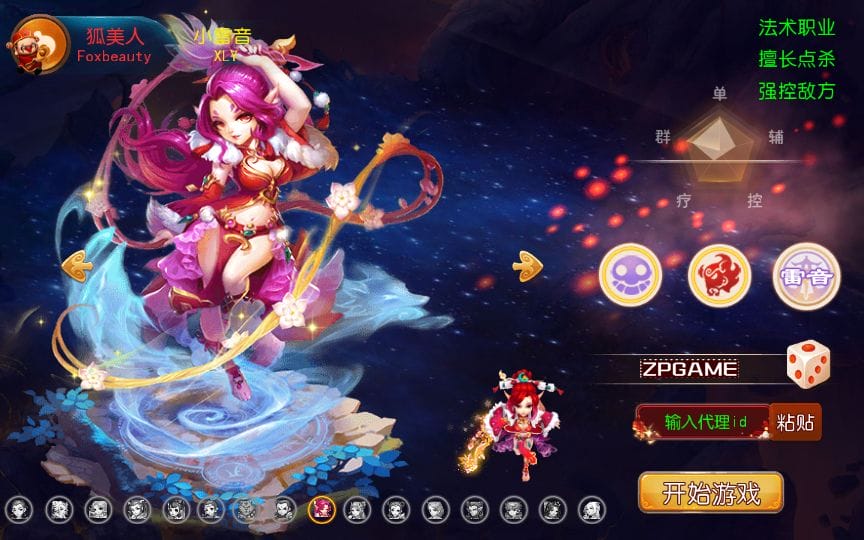Choose the last portrait in the roster row

(590, 509)
